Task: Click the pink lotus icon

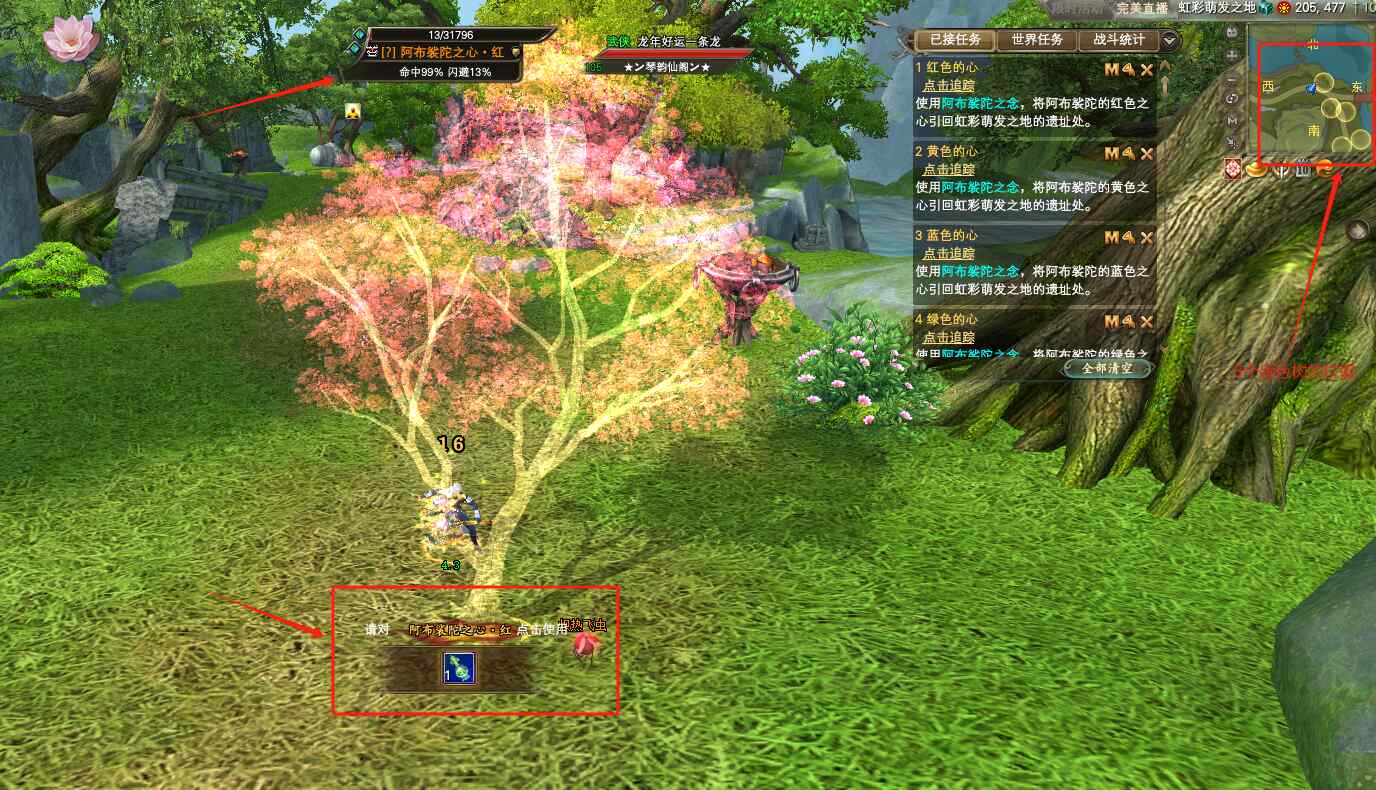Action: pos(71,39)
